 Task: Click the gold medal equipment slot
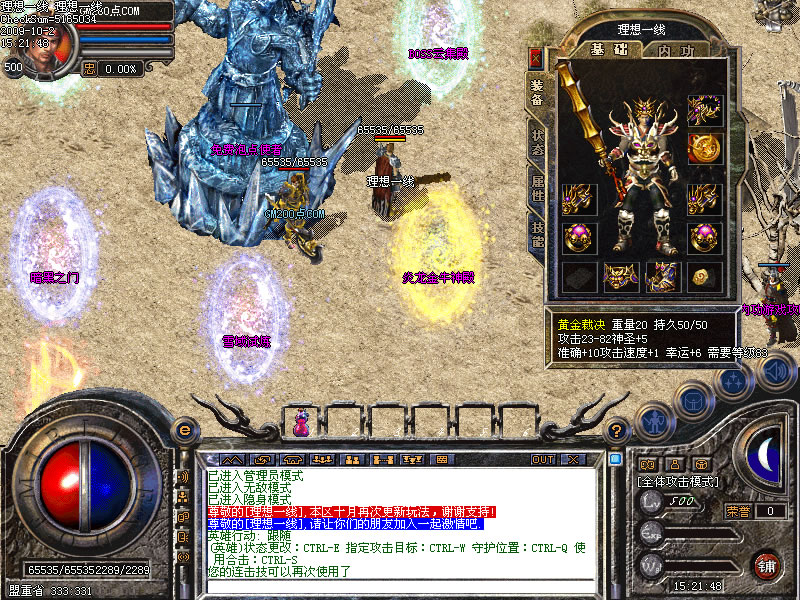[706, 147]
